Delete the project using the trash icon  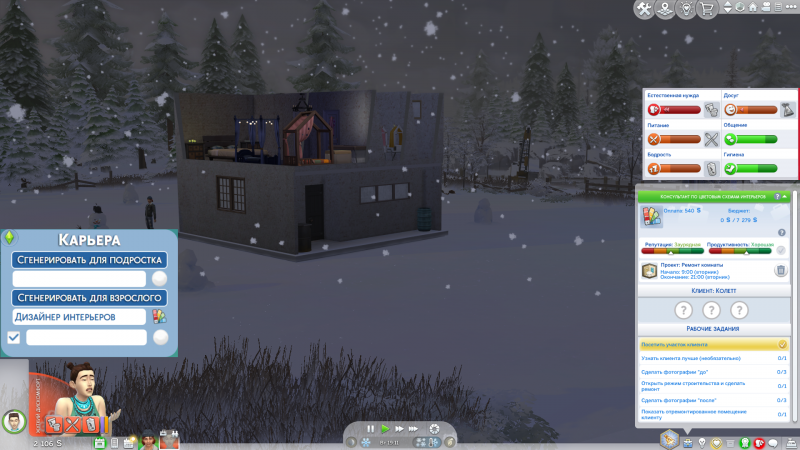click(781, 270)
